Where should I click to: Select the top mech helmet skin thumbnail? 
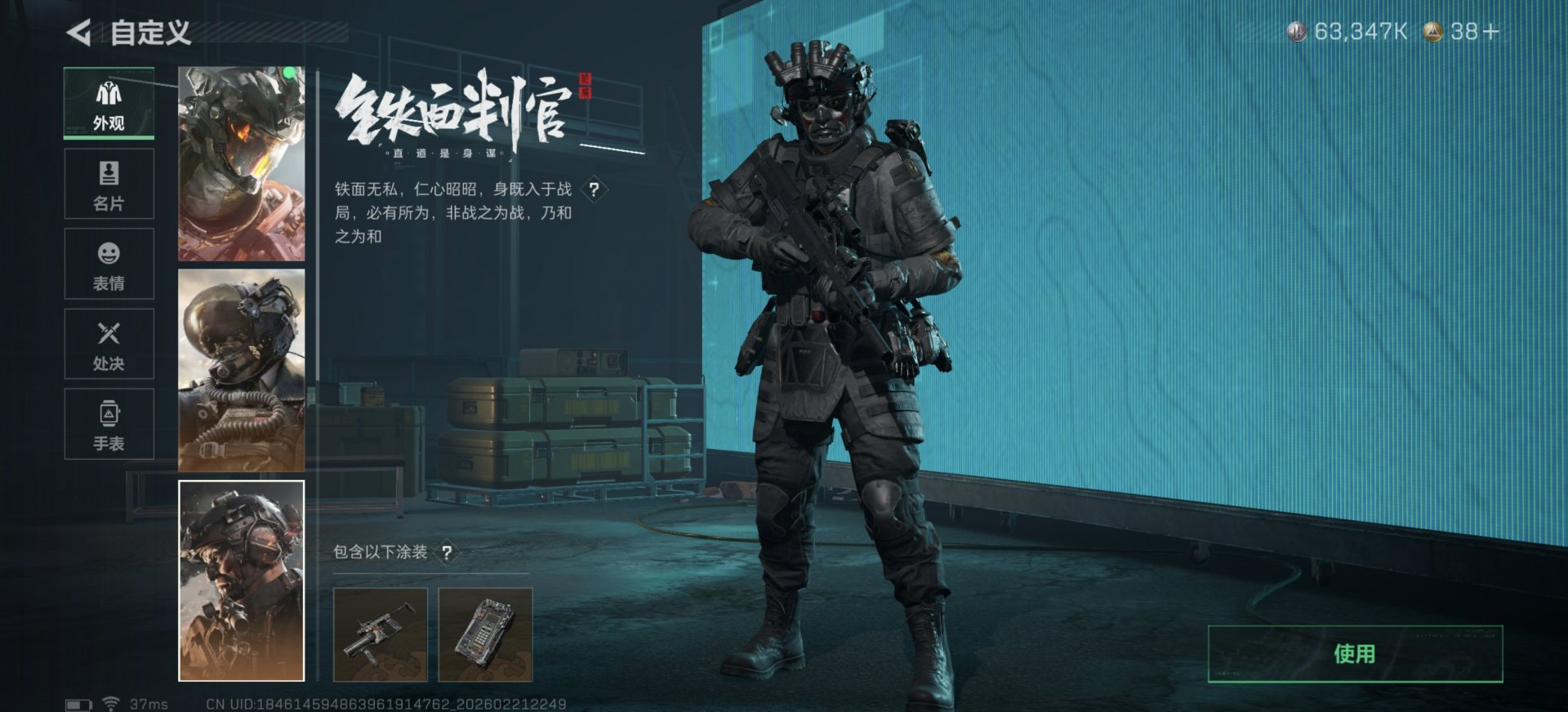pyautogui.click(x=241, y=163)
